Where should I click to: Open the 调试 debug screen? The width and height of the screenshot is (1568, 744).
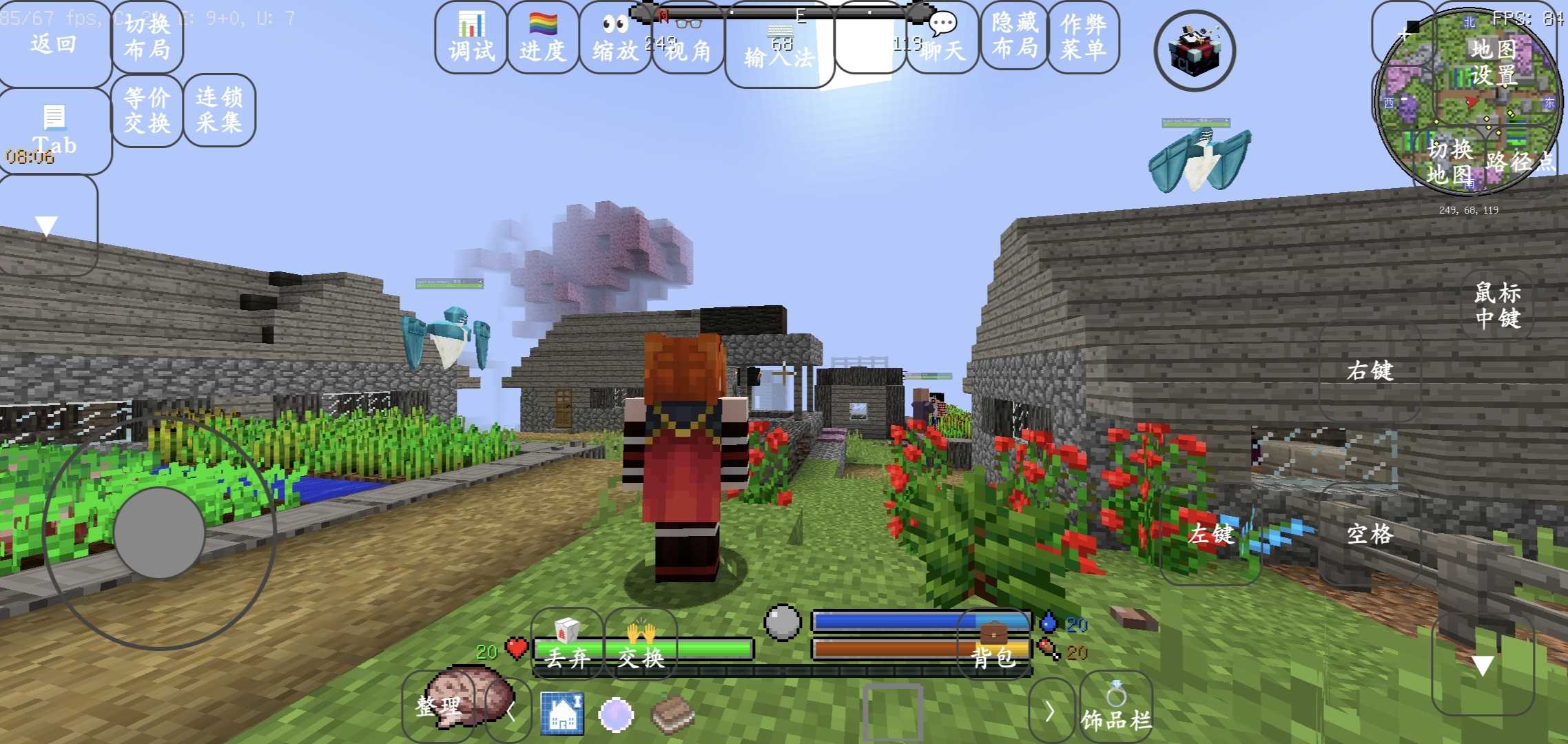471,38
